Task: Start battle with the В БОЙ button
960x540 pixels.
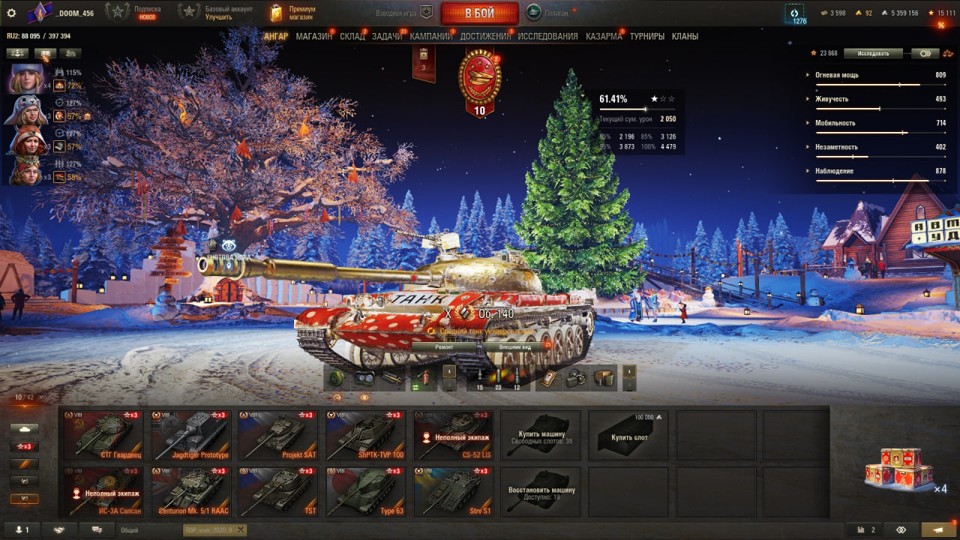Action: coord(479,13)
